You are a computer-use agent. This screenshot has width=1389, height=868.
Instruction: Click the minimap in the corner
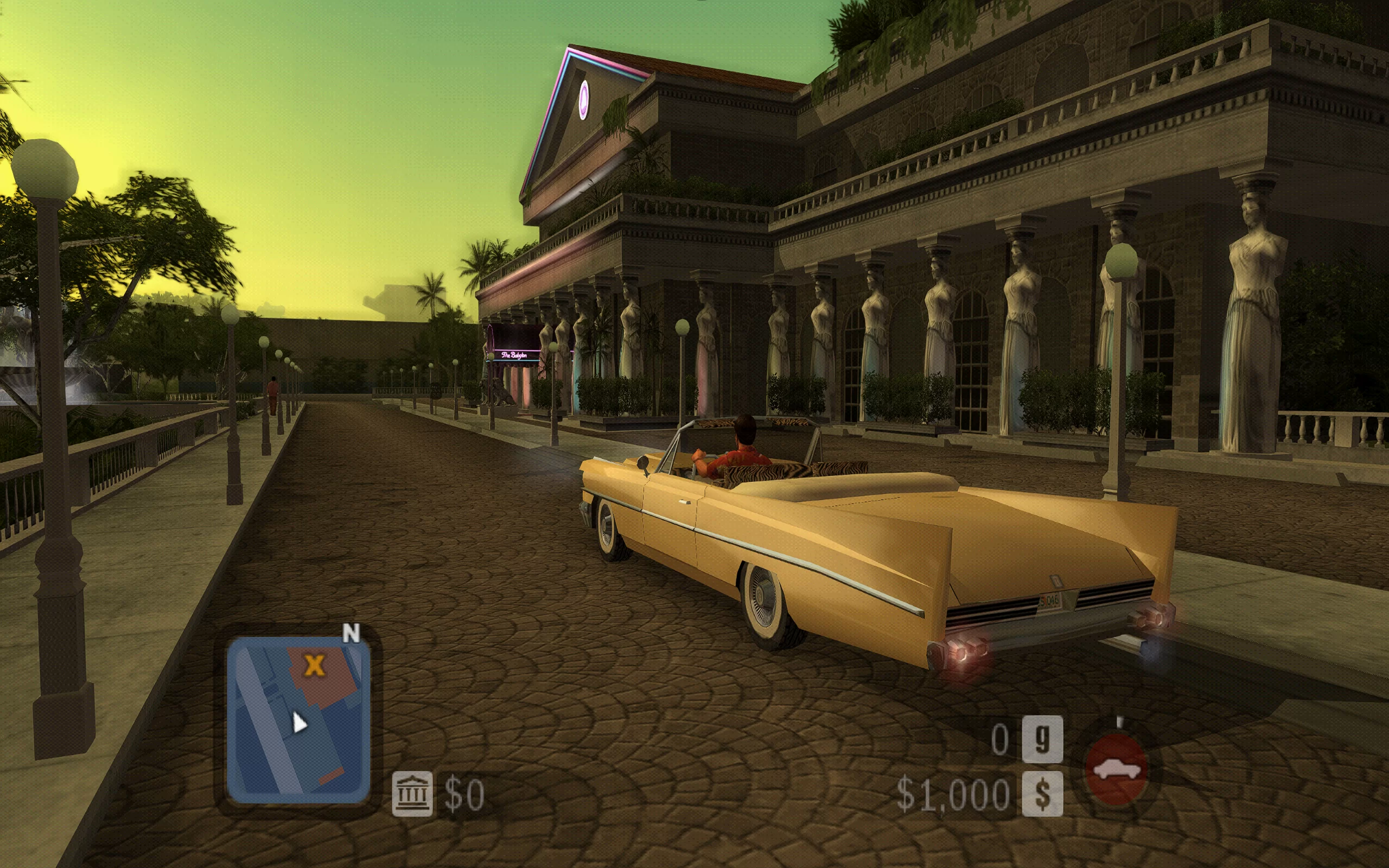tap(298, 720)
